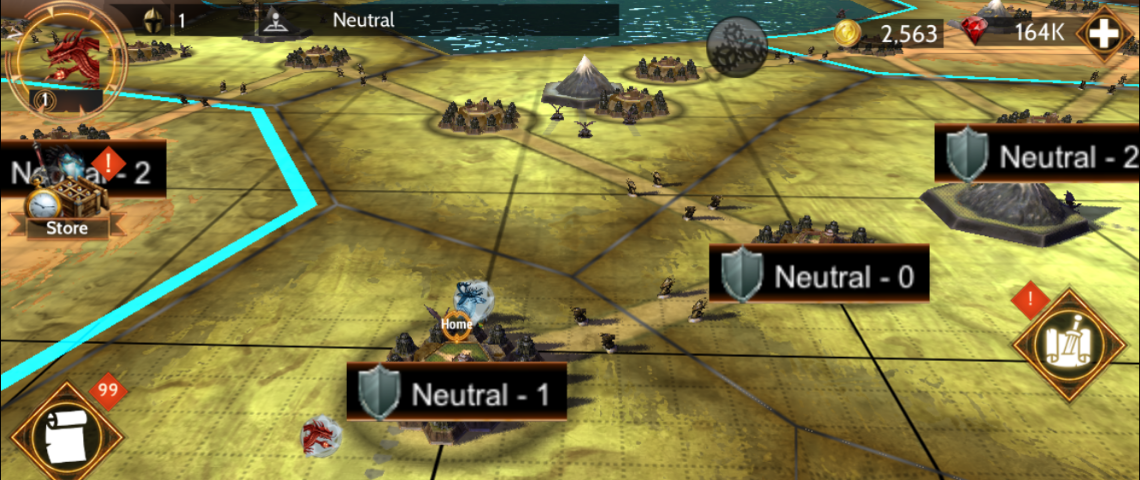Open the red dragon player profile
Viewport: 1140px width, 480px height.
coord(66,55)
